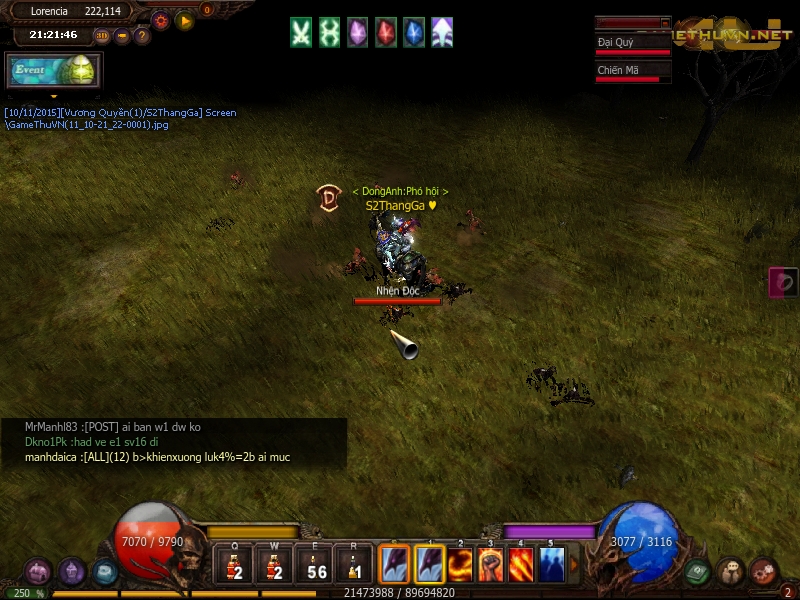Activate the flaming fist skill

click(491, 565)
